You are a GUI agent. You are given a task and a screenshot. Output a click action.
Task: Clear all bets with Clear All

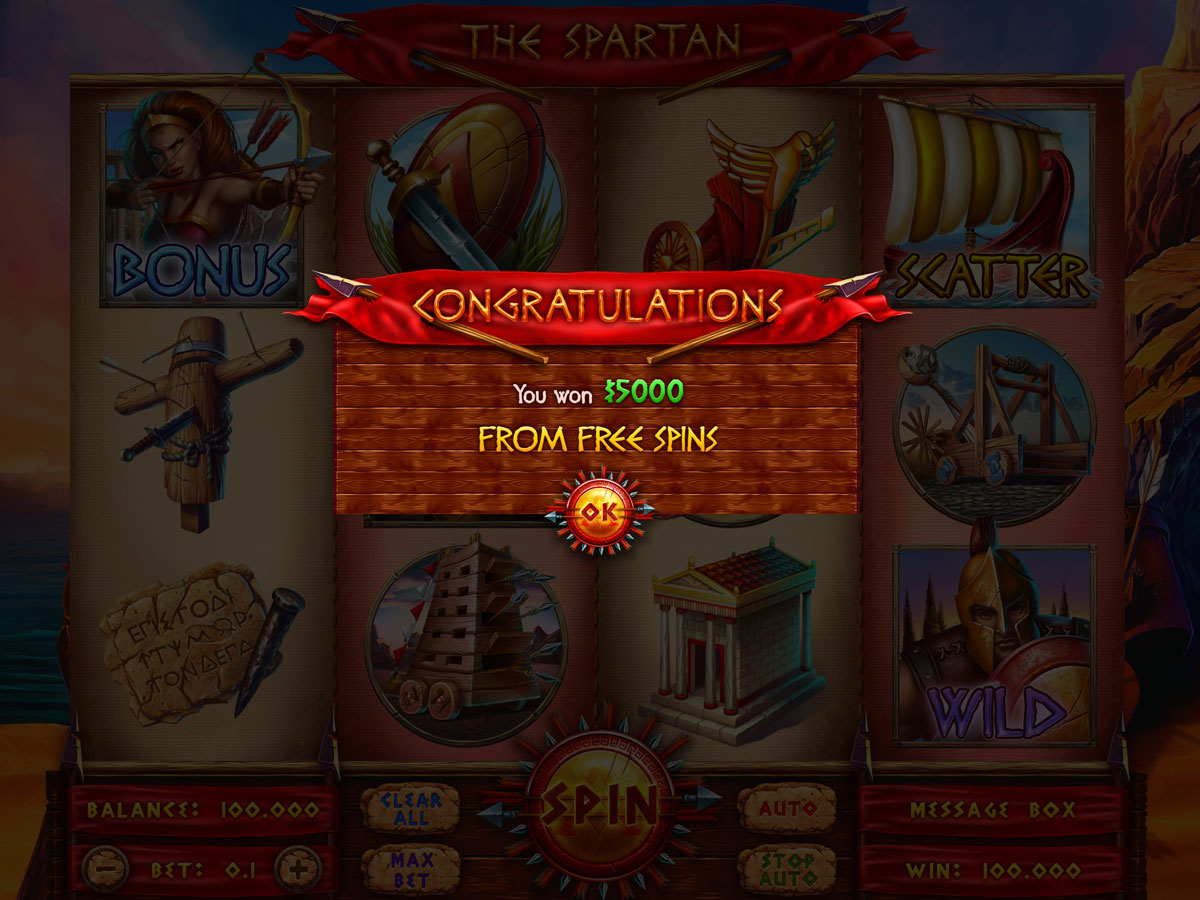[x=410, y=808]
